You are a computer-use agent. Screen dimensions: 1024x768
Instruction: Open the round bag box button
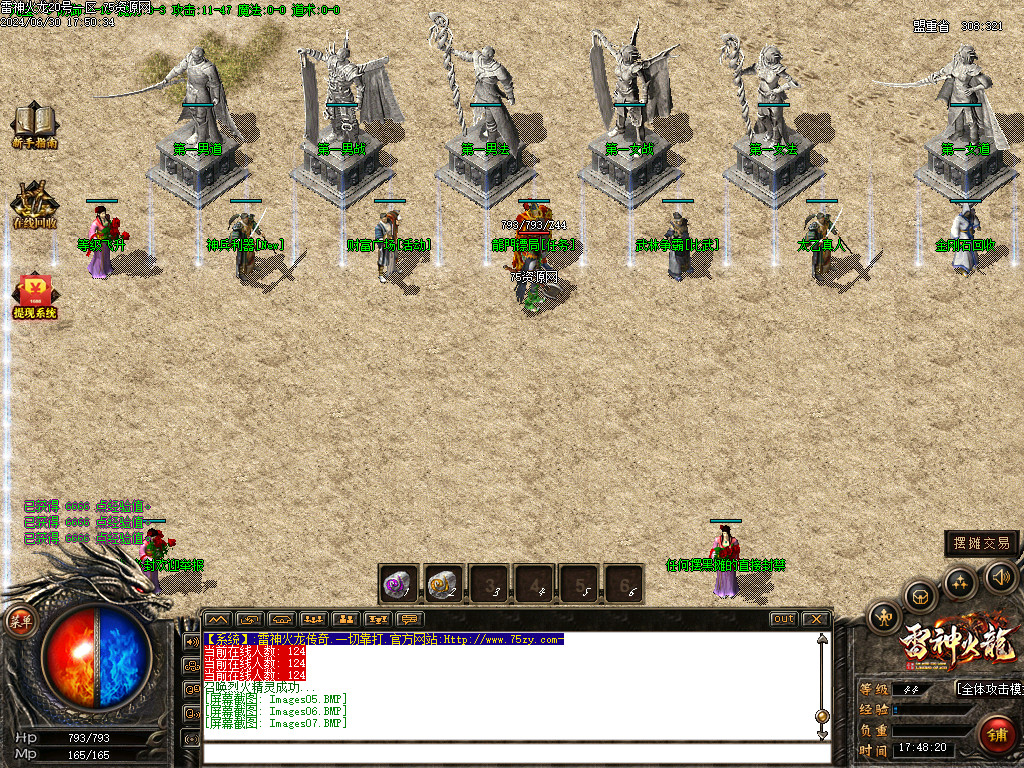(920, 596)
